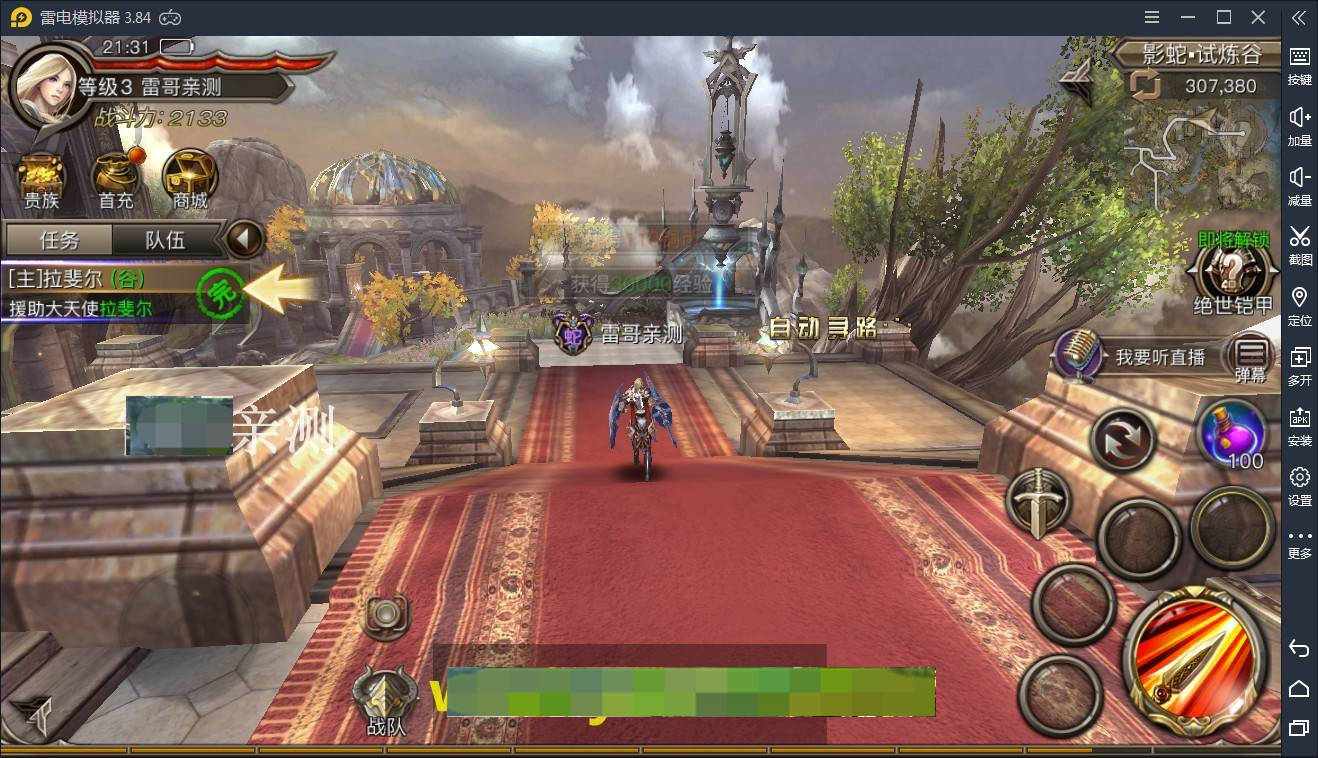The height and width of the screenshot is (758, 1318).
Task: Tap the swap target circular arrows button
Action: pyautogui.click(x=1122, y=439)
